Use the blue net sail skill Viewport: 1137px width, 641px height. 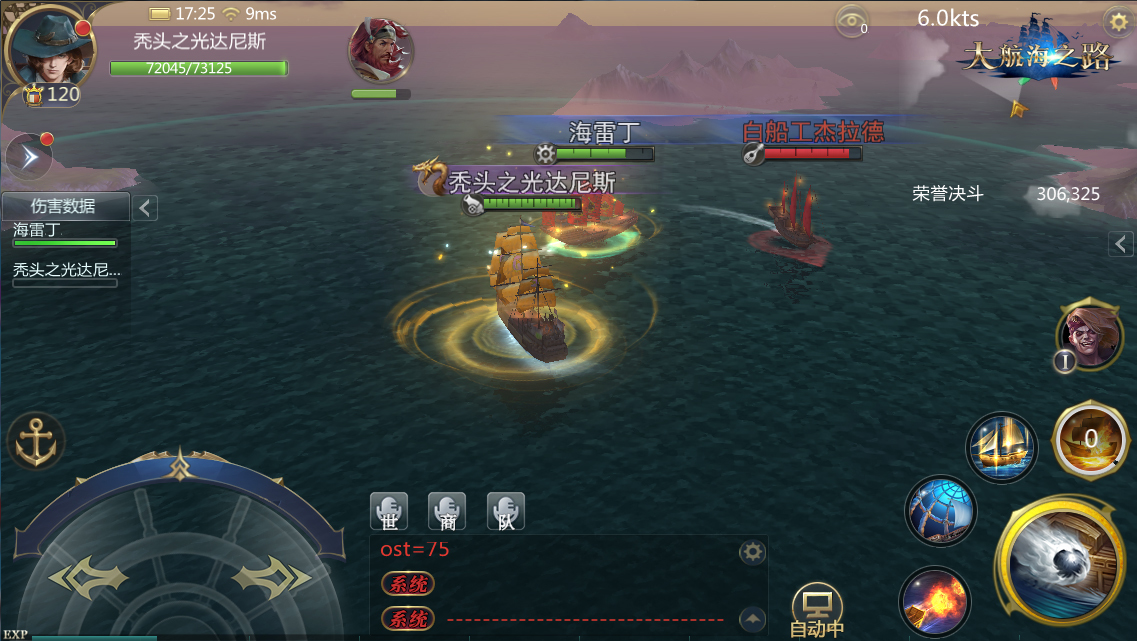(x=940, y=510)
